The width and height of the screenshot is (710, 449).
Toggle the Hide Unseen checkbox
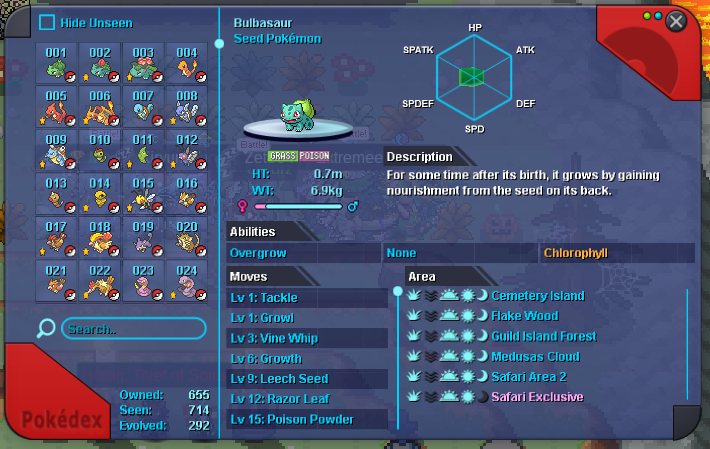pyautogui.click(x=47, y=22)
